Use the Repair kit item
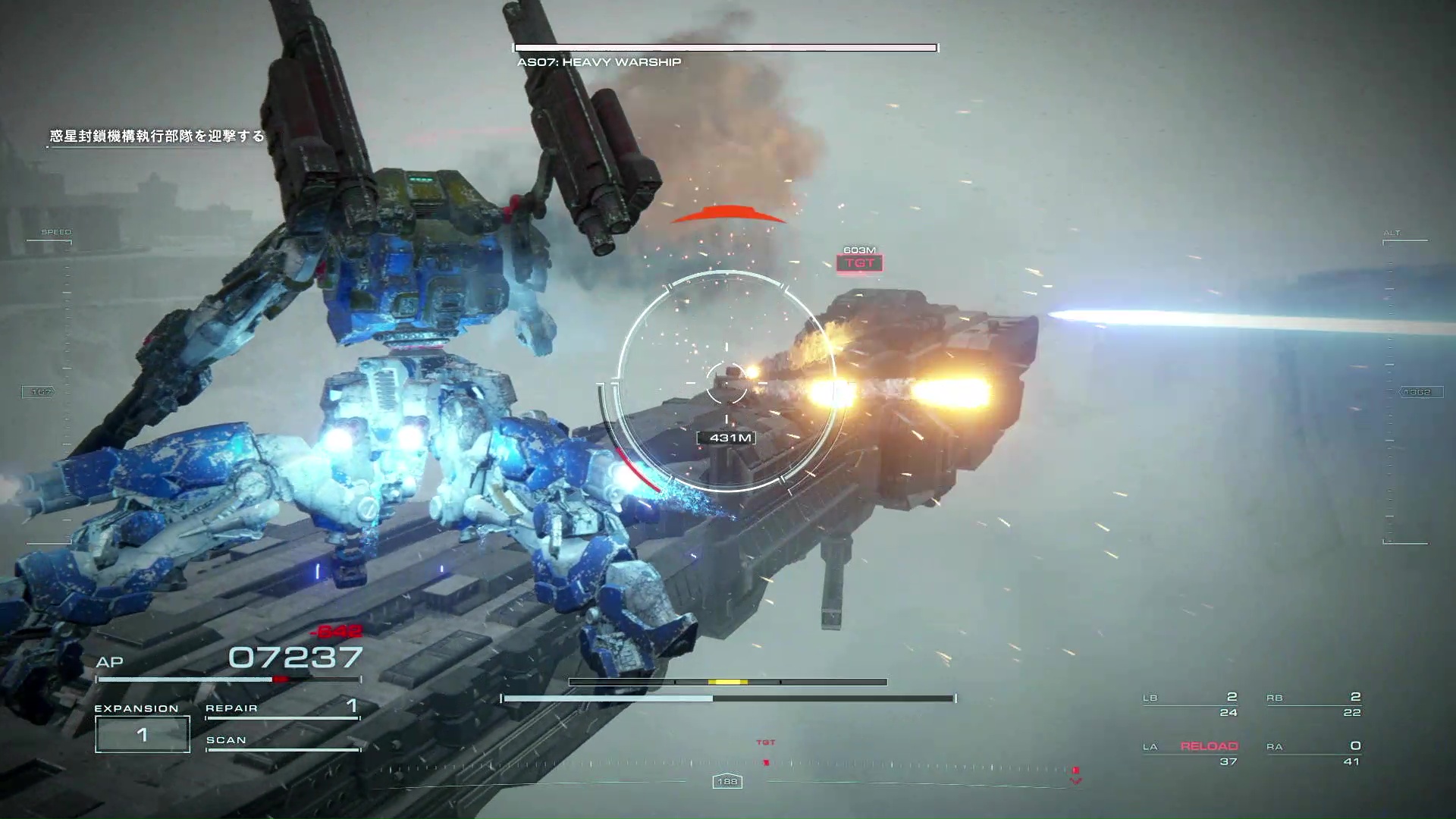Viewport: 1456px width, 819px height. pos(282,708)
